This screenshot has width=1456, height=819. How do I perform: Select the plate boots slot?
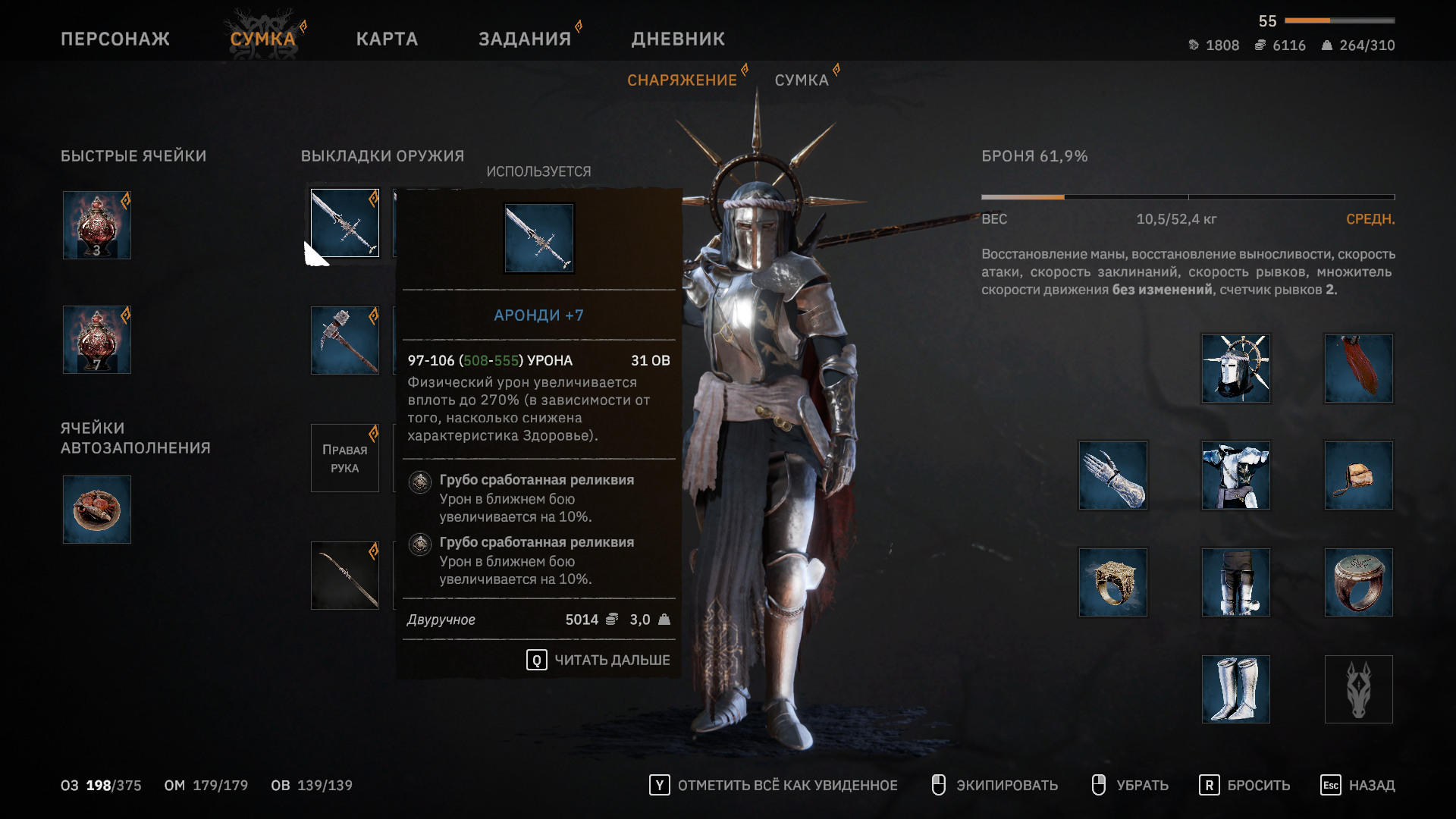click(x=1236, y=689)
